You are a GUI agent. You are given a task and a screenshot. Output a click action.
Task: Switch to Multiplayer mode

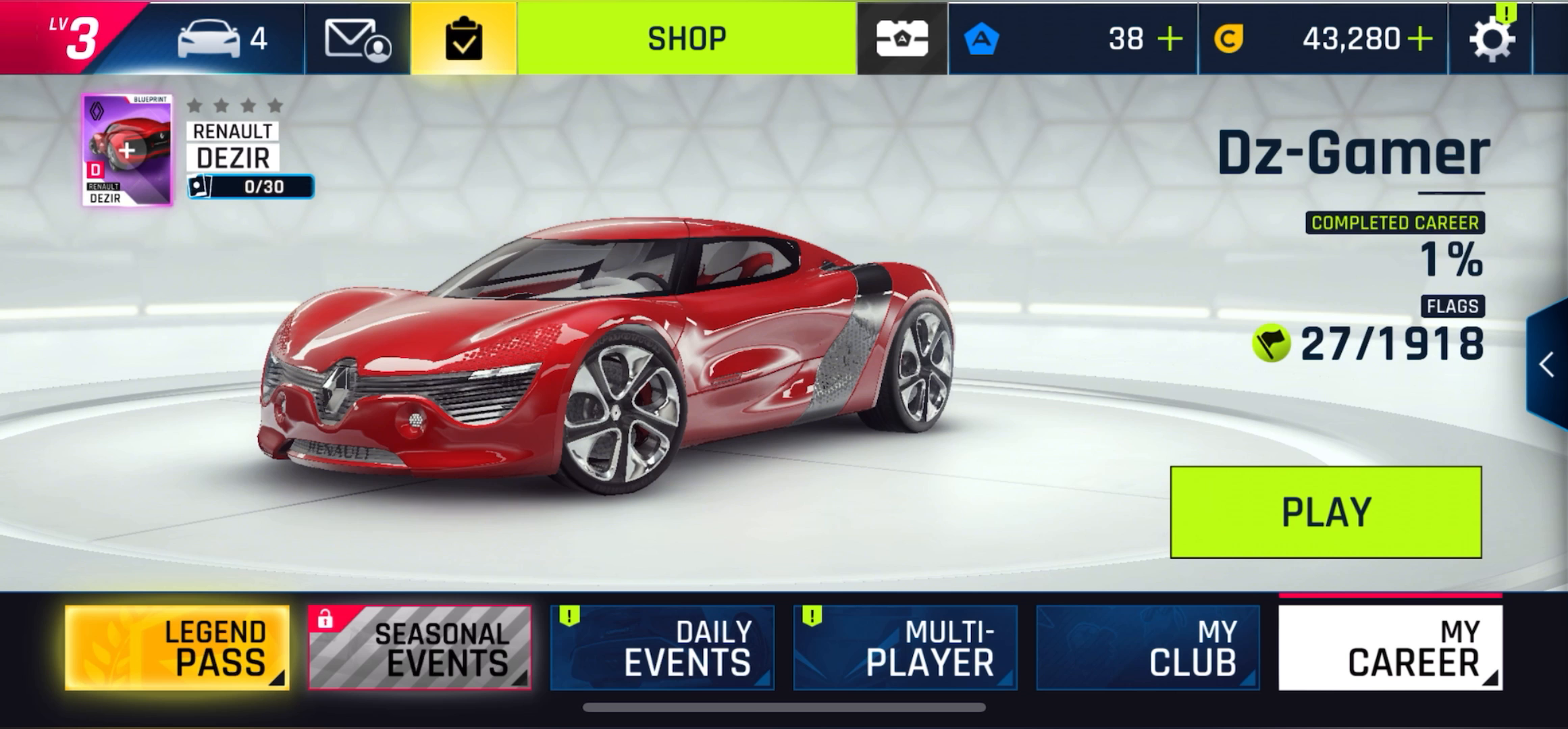tap(905, 648)
